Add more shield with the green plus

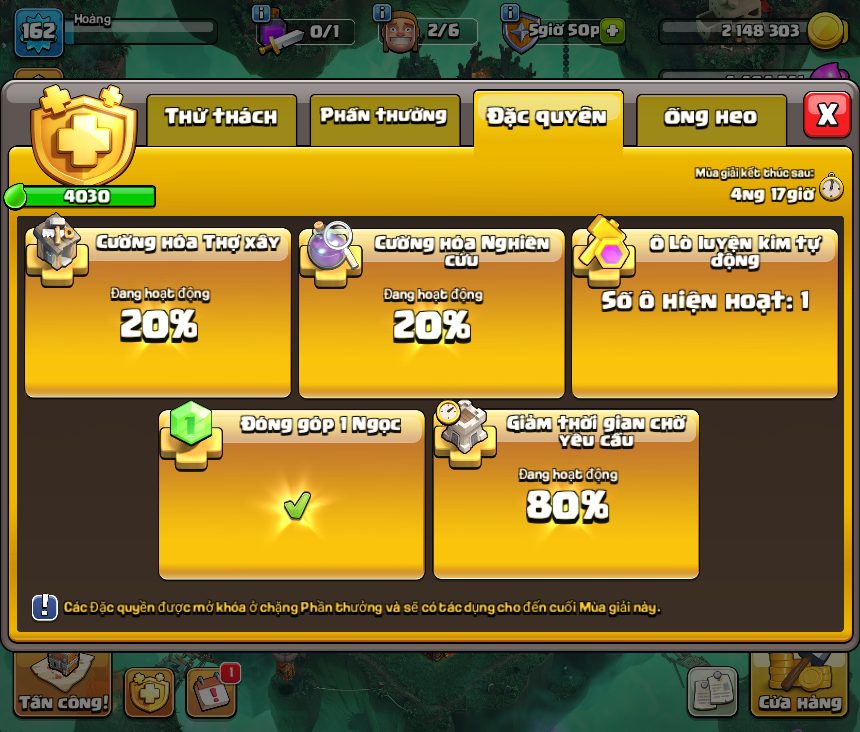(x=612, y=31)
